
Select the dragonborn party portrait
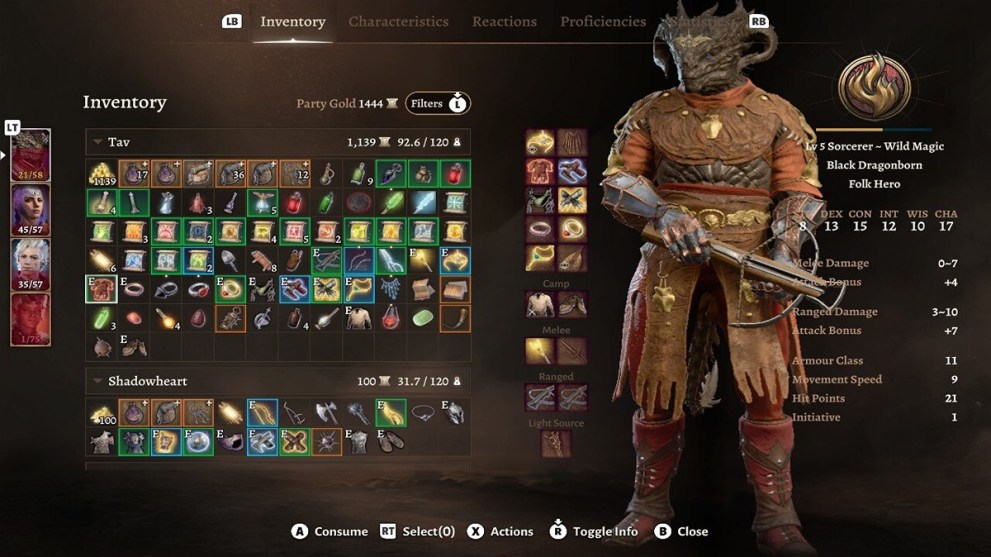(x=30, y=155)
